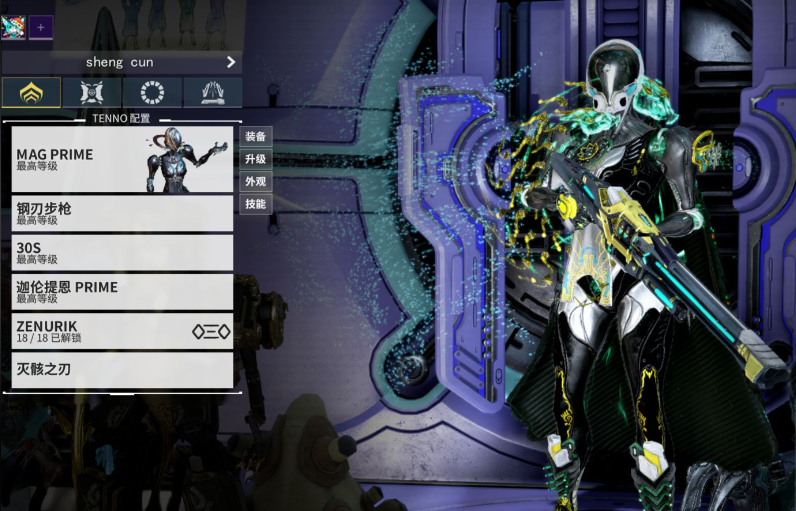Click the 装备 equip button
This screenshot has height=511, width=796.
[x=256, y=137]
